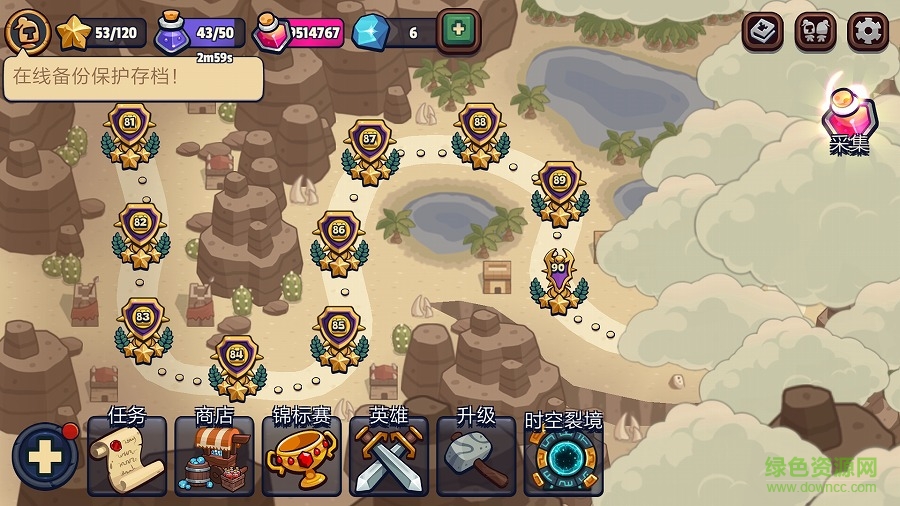Open the 升级 upgrade hammer menu
The image size is (900, 506).
coord(476,457)
